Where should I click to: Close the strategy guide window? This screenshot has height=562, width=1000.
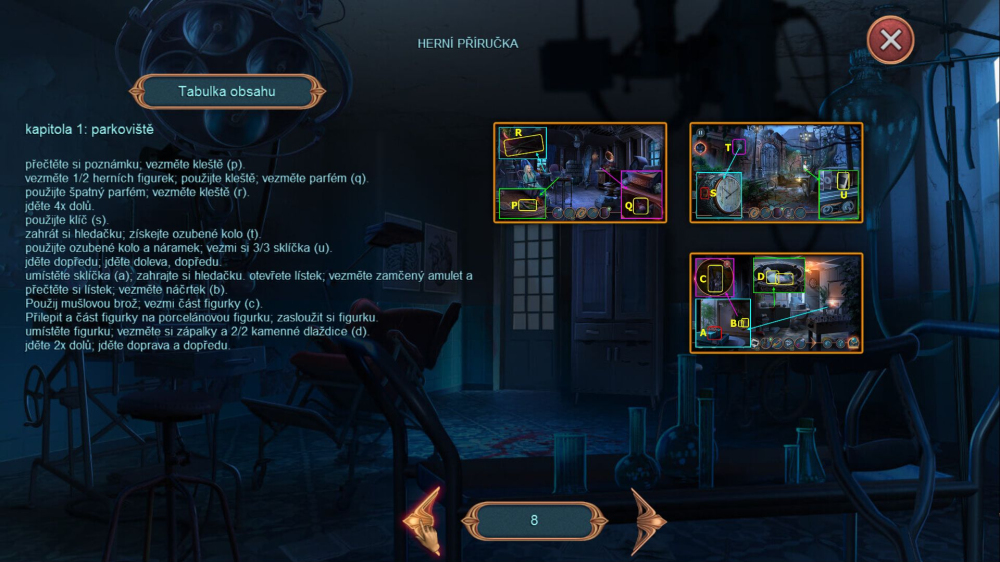[890, 41]
